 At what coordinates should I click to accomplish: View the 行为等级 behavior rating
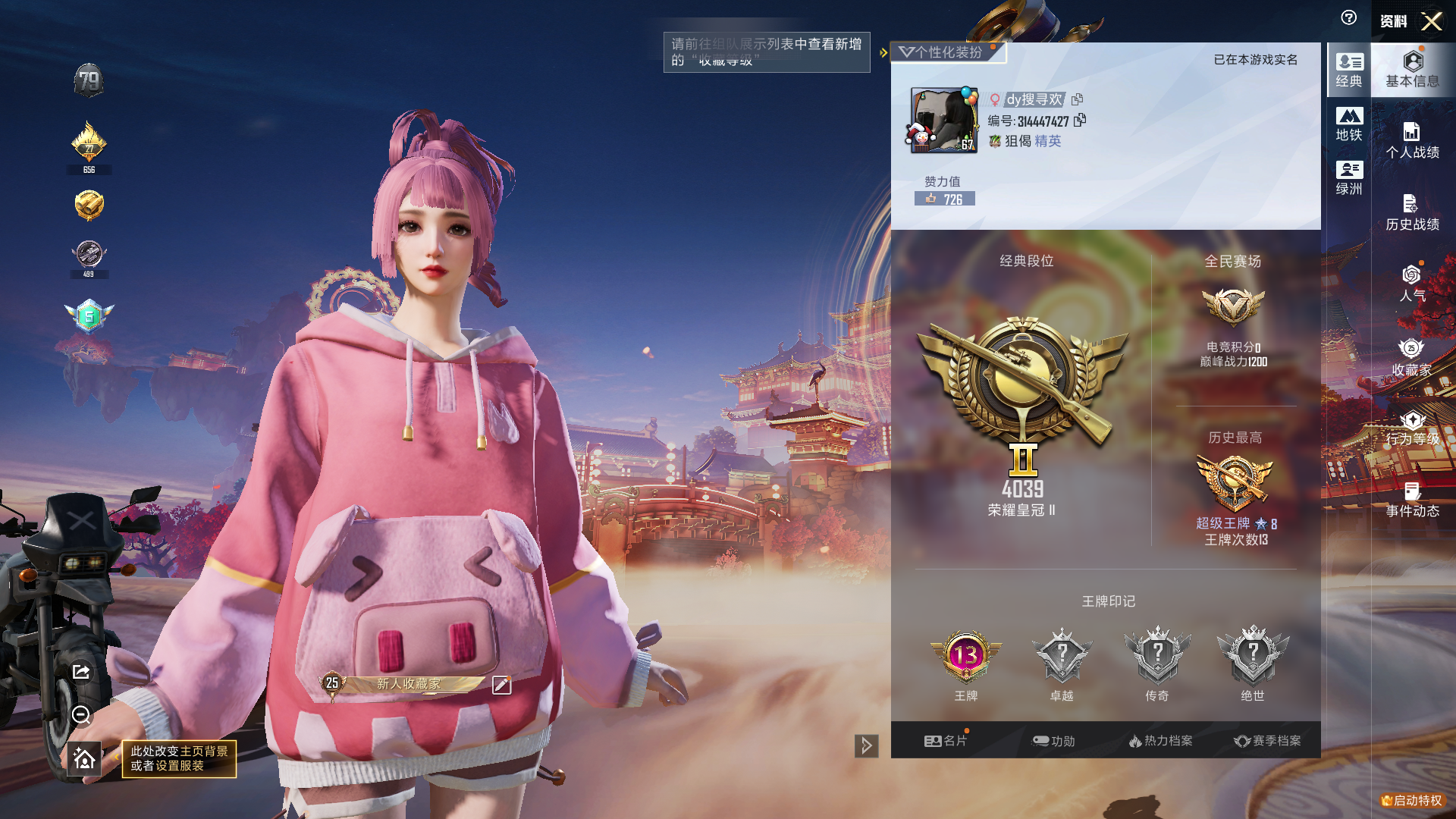pyautogui.click(x=1412, y=428)
